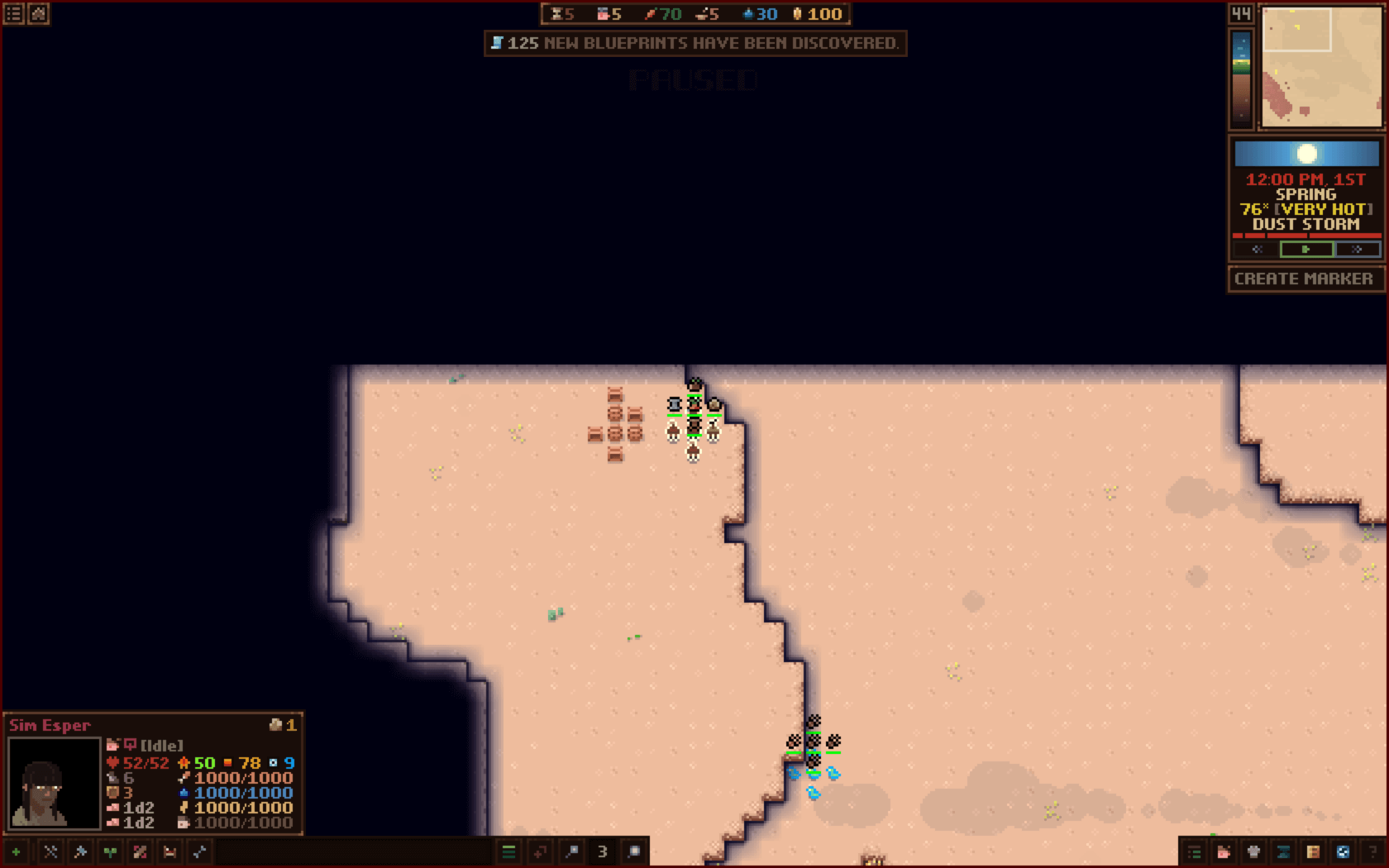This screenshot has width=1389, height=868.
Task: Select the crafting hammer tool
Action: click(79, 851)
